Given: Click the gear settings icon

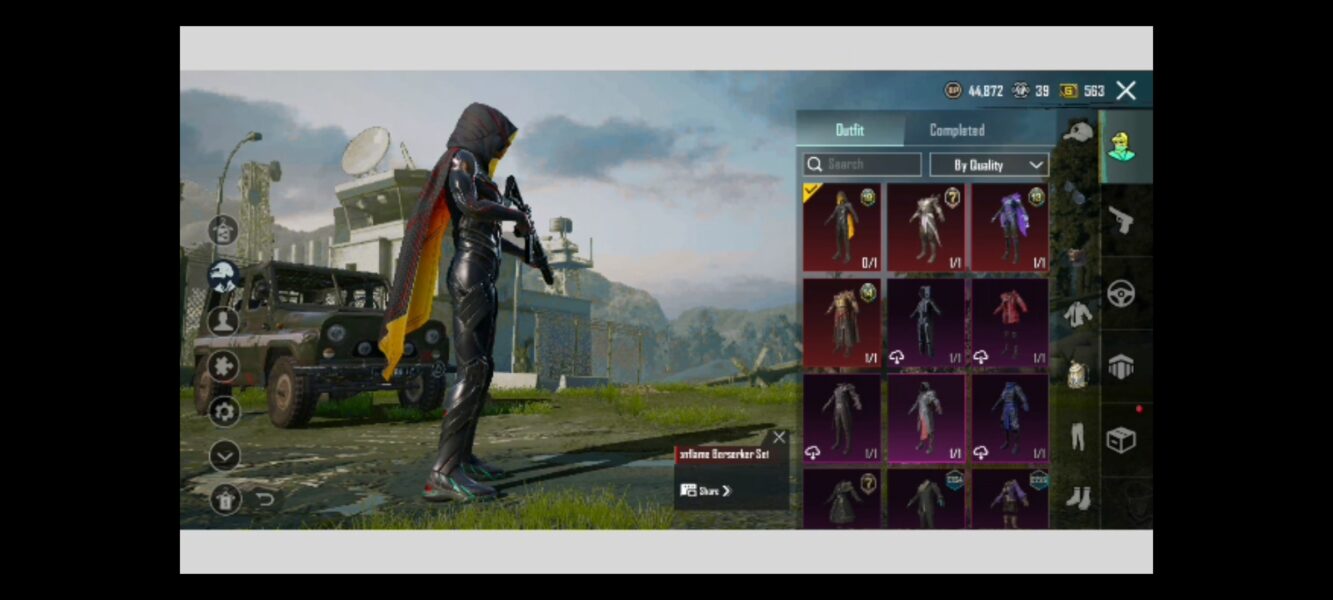Looking at the screenshot, I should pos(223,411).
